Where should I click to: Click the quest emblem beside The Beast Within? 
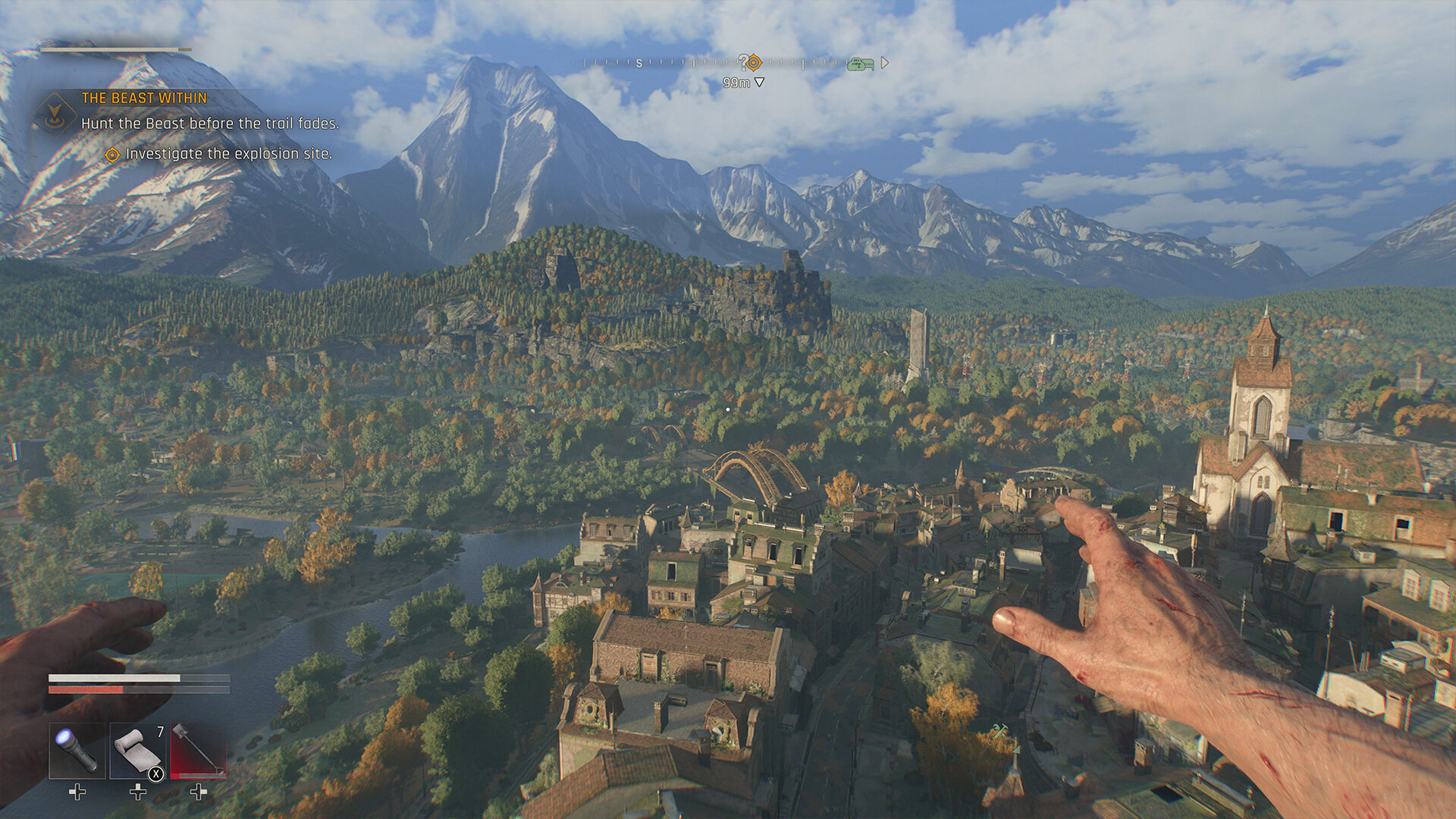(55, 115)
